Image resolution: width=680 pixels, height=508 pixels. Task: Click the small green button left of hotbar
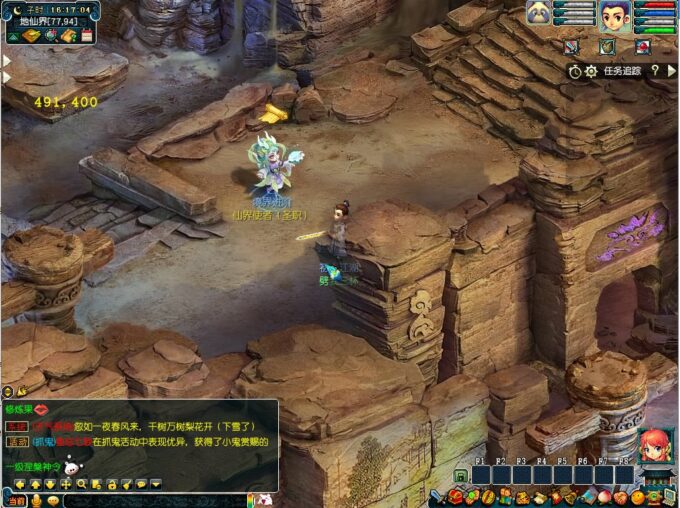461,476
